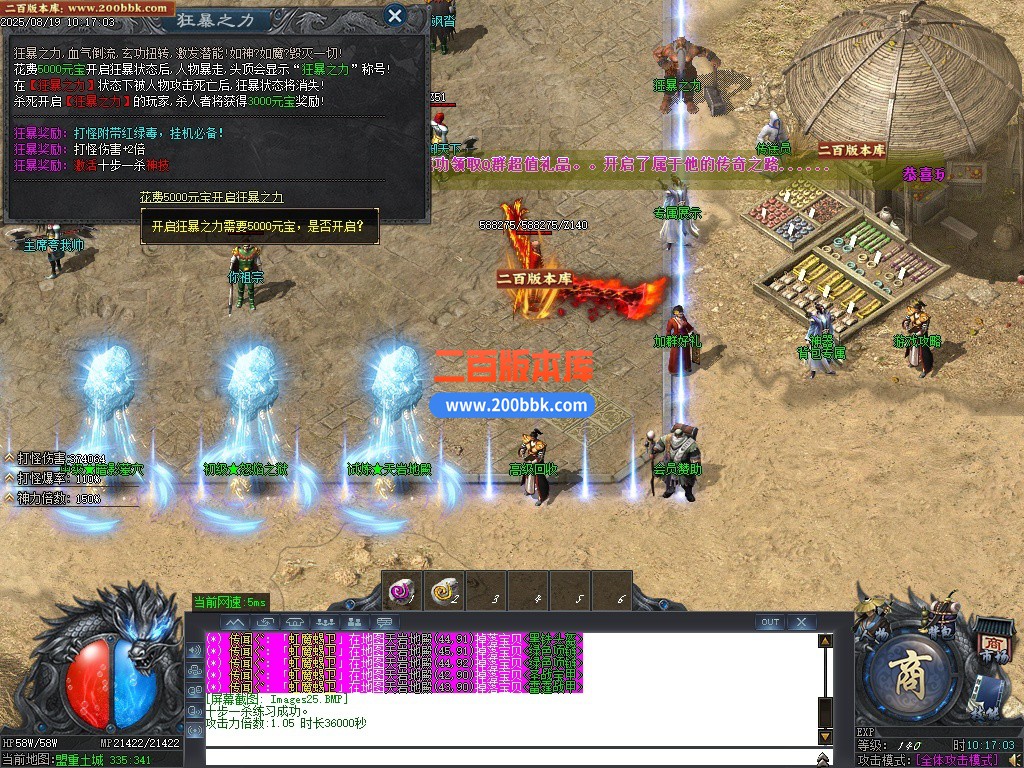1024x768 pixels.
Task: Click the speech-bubble chat toolbar button
Action: pyautogui.click(x=386, y=622)
